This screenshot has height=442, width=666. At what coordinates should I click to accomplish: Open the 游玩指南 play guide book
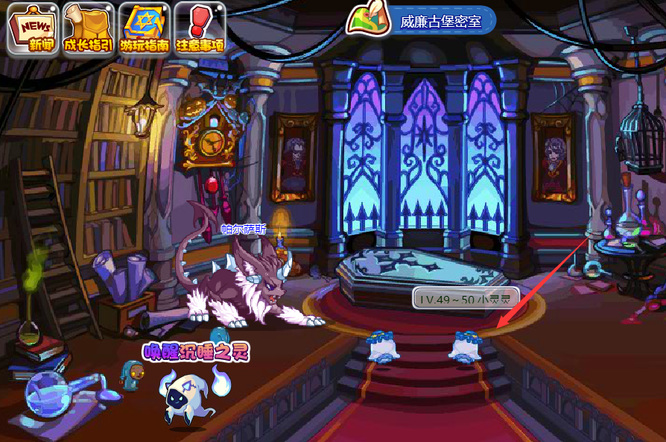point(144,28)
